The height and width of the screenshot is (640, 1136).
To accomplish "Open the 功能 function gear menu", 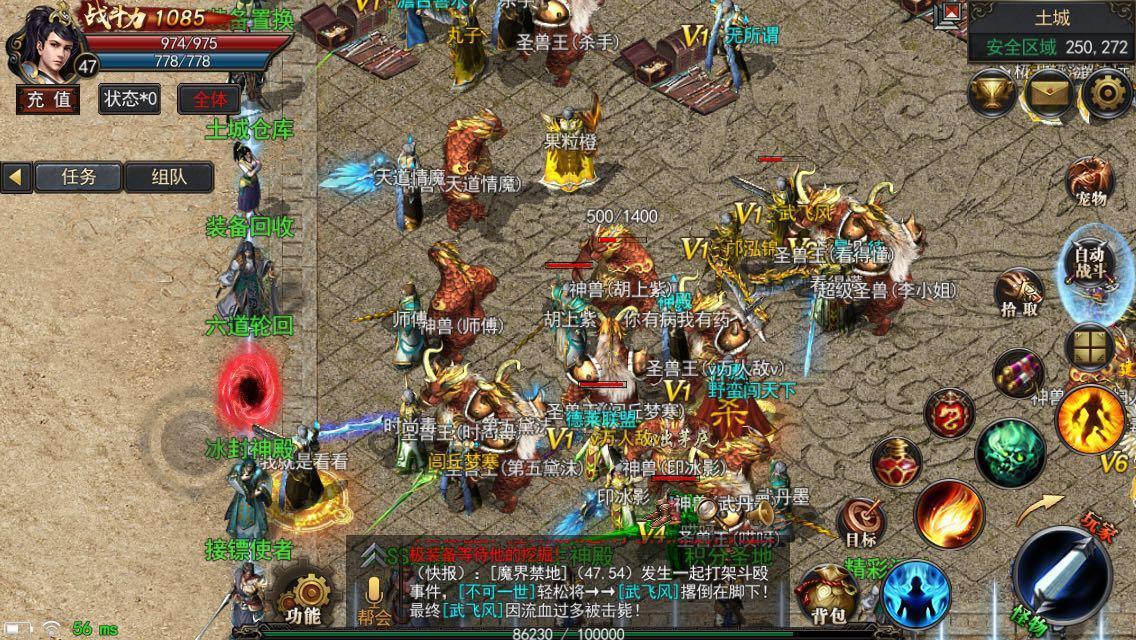I will click(x=301, y=597).
